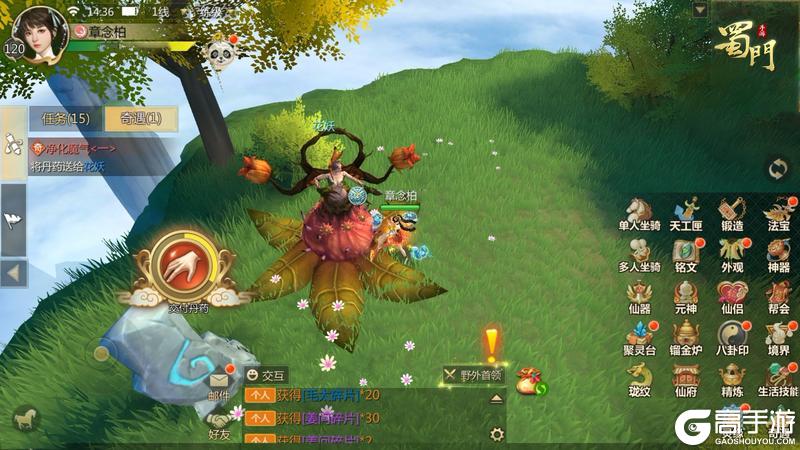
Task: Open the 锻造 forging menu
Action: point(732,212)
